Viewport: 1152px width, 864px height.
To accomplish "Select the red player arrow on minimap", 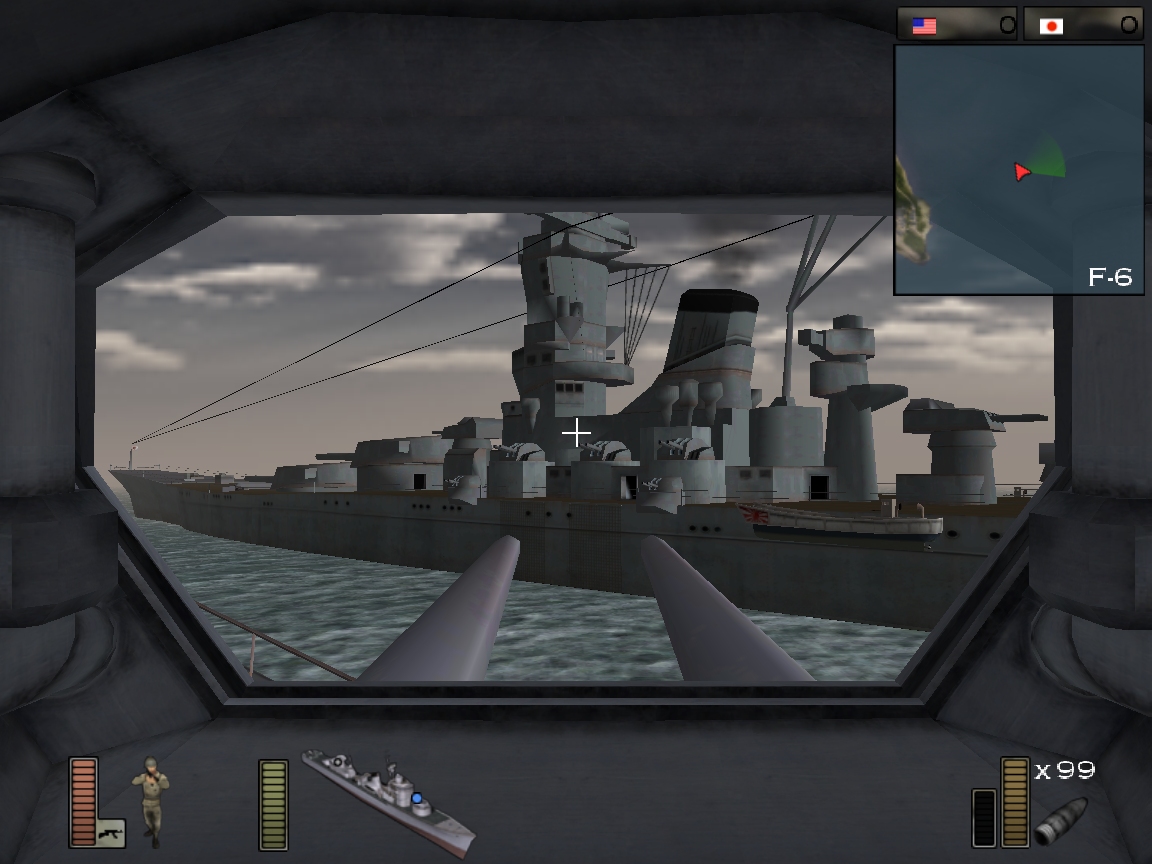I will coord(1020,172).
